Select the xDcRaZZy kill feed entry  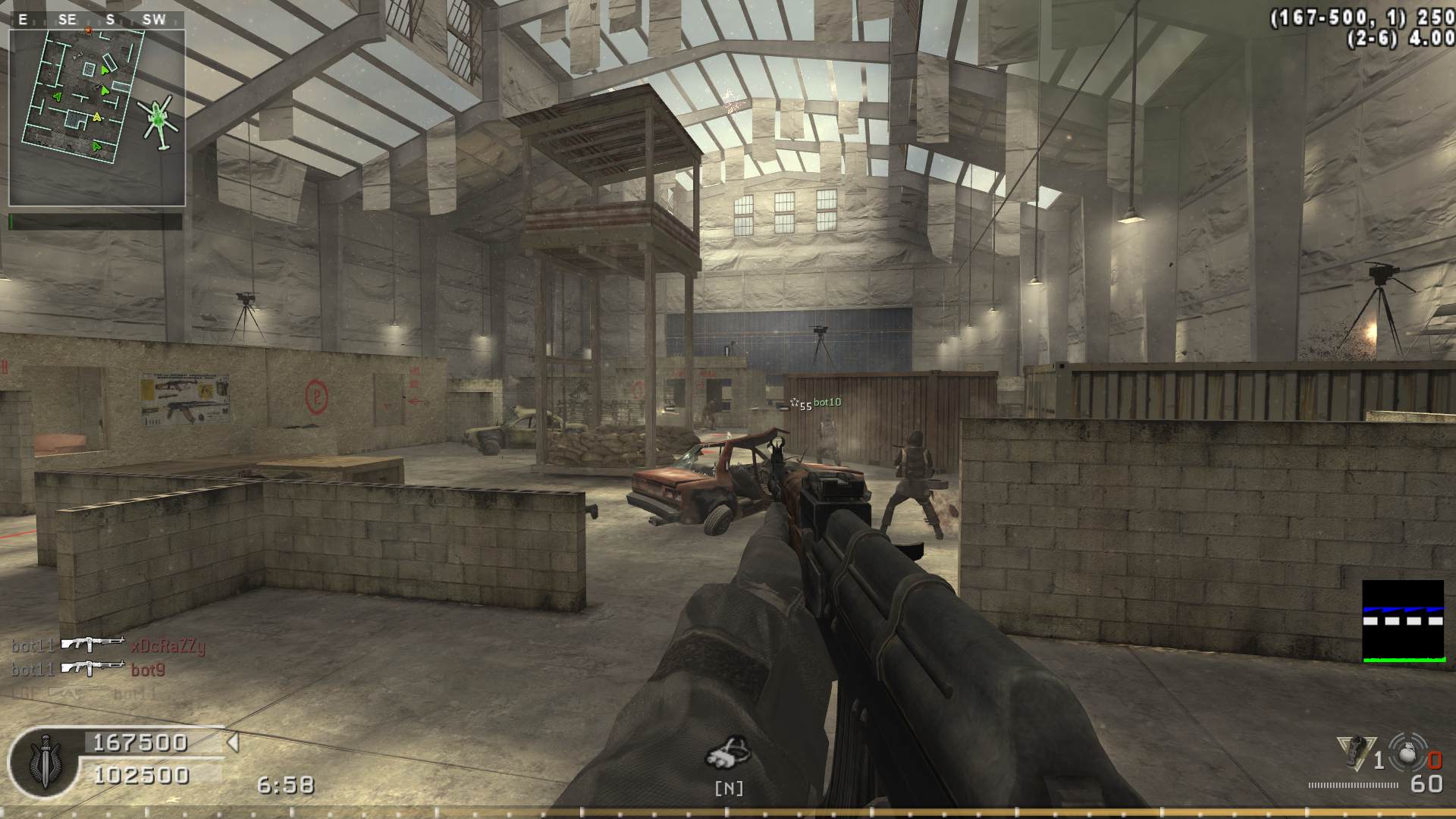coord(108,646)
